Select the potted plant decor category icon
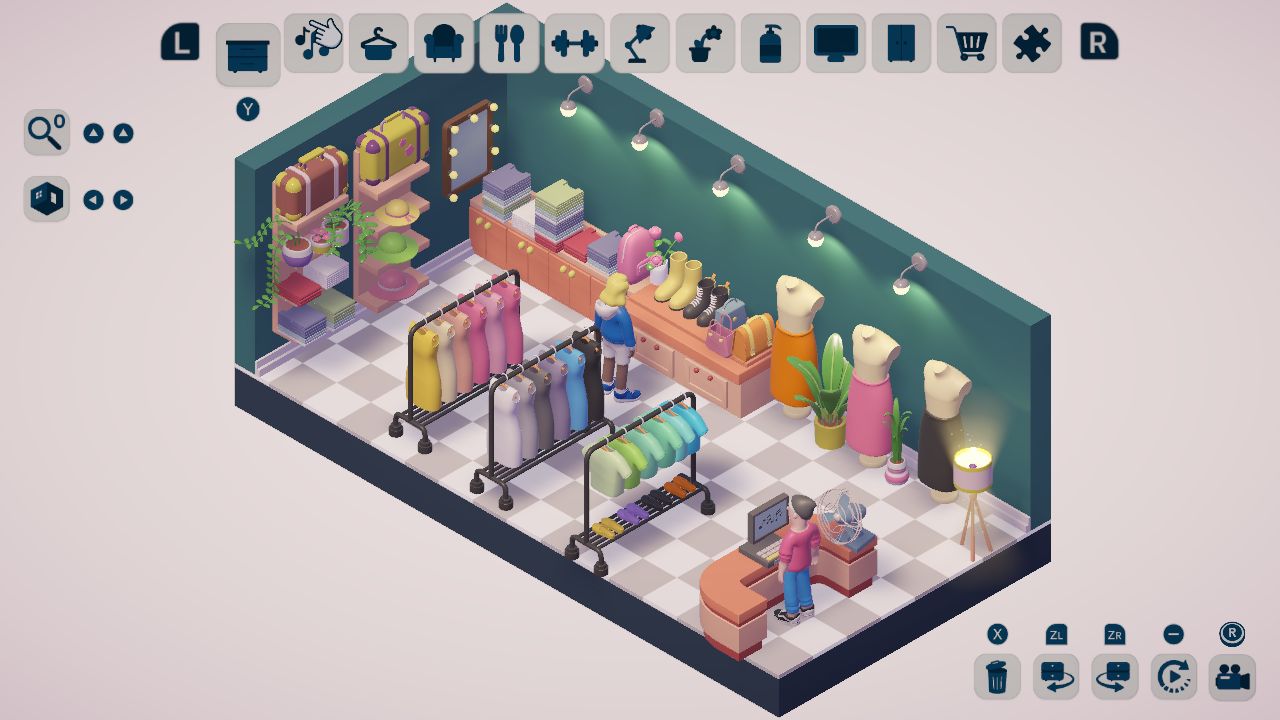Viewport: 1280px width, 720px height. pos(705,45)
